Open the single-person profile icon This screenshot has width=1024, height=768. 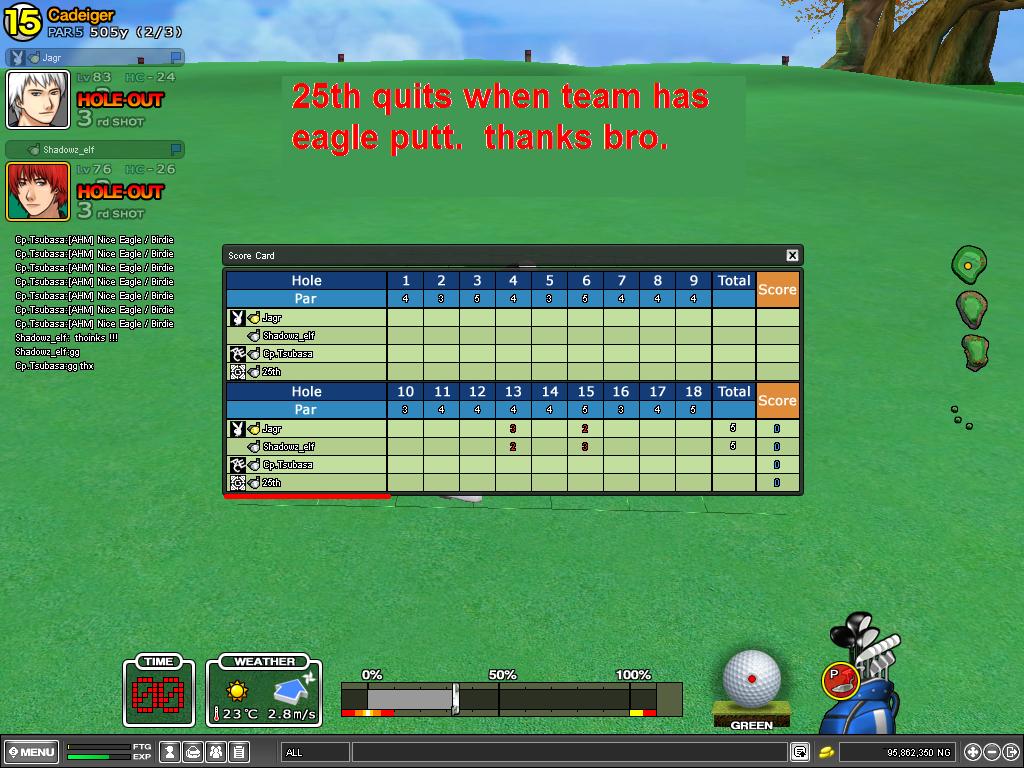(x=171, y=752)
